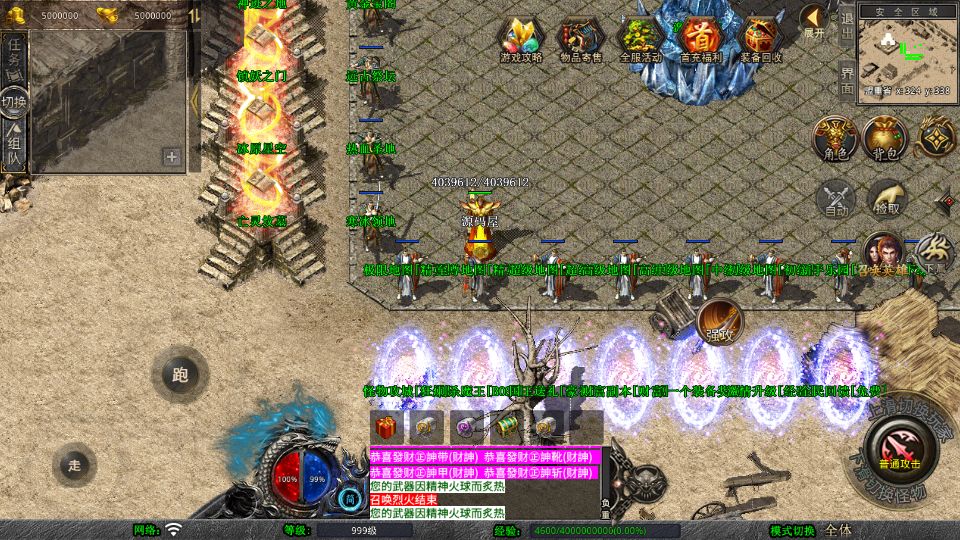The image size is (960, 540).
Task: Tap the 跑 run button
Action: [x=180, y=375]
